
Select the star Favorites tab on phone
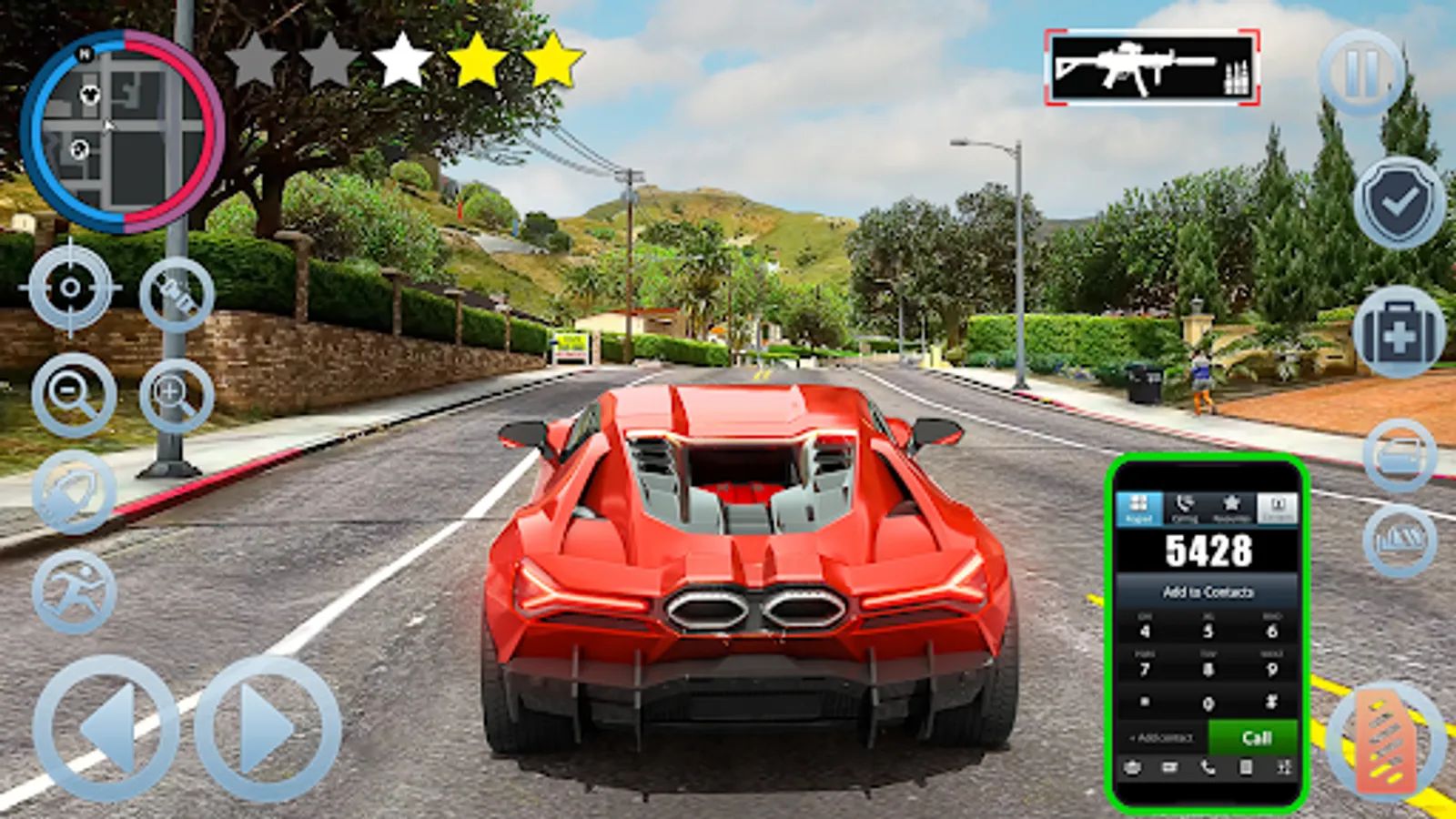point(1230,506)
